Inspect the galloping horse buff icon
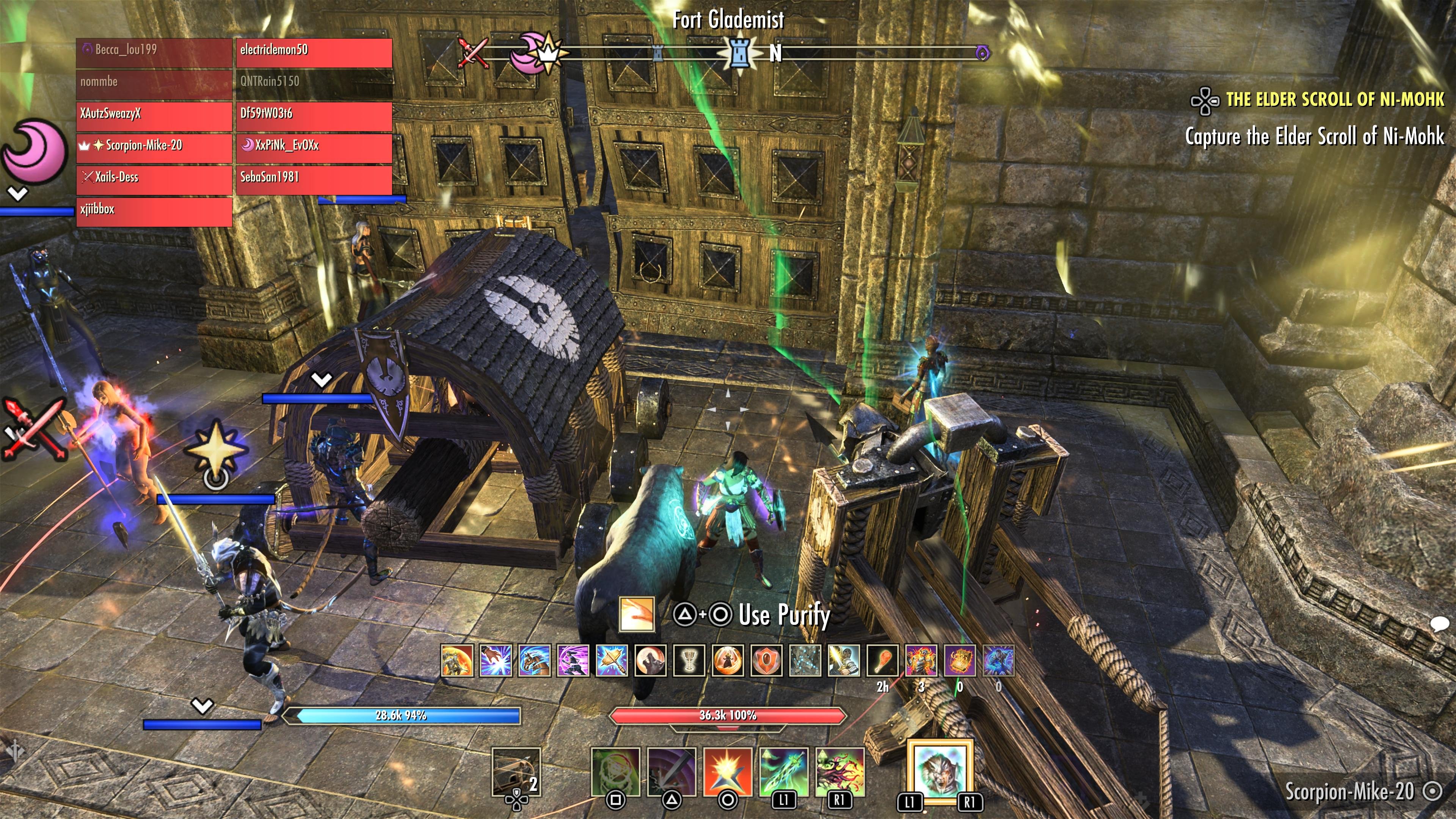1456x819 pixels. (x=535, y=661)
